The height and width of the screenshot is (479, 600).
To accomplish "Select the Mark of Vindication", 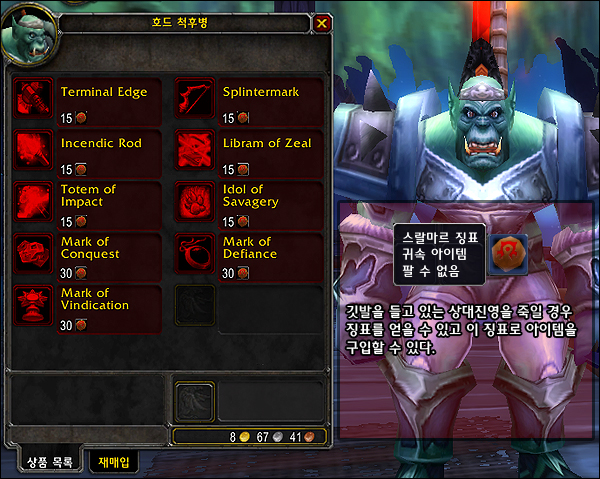I will [x=36, y=306].
